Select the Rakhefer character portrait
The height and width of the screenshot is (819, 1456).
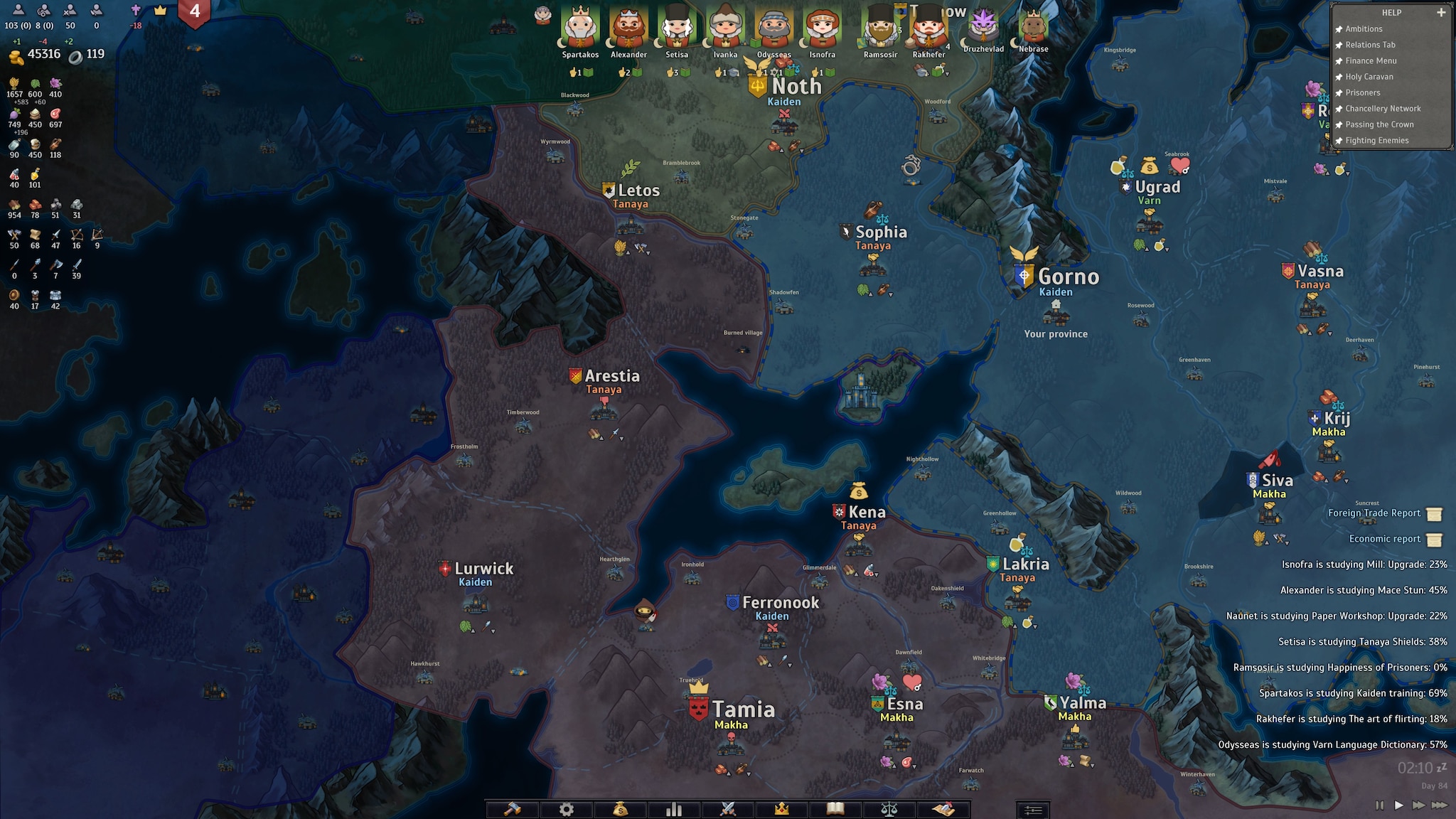928,30
